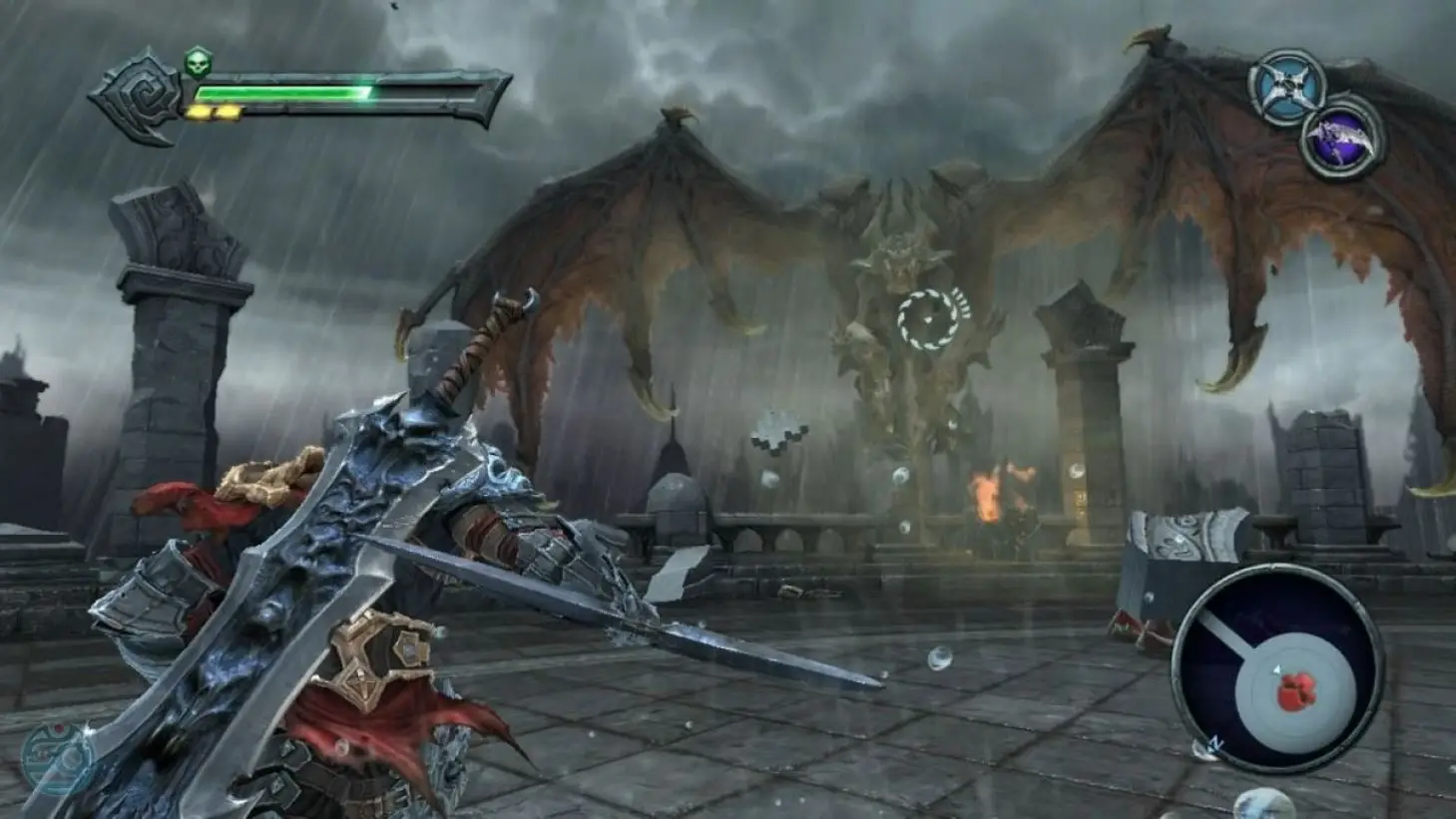Toggle the first yellow wrath pip
This screenshot has width=1456, height=819.
point(200,110)
